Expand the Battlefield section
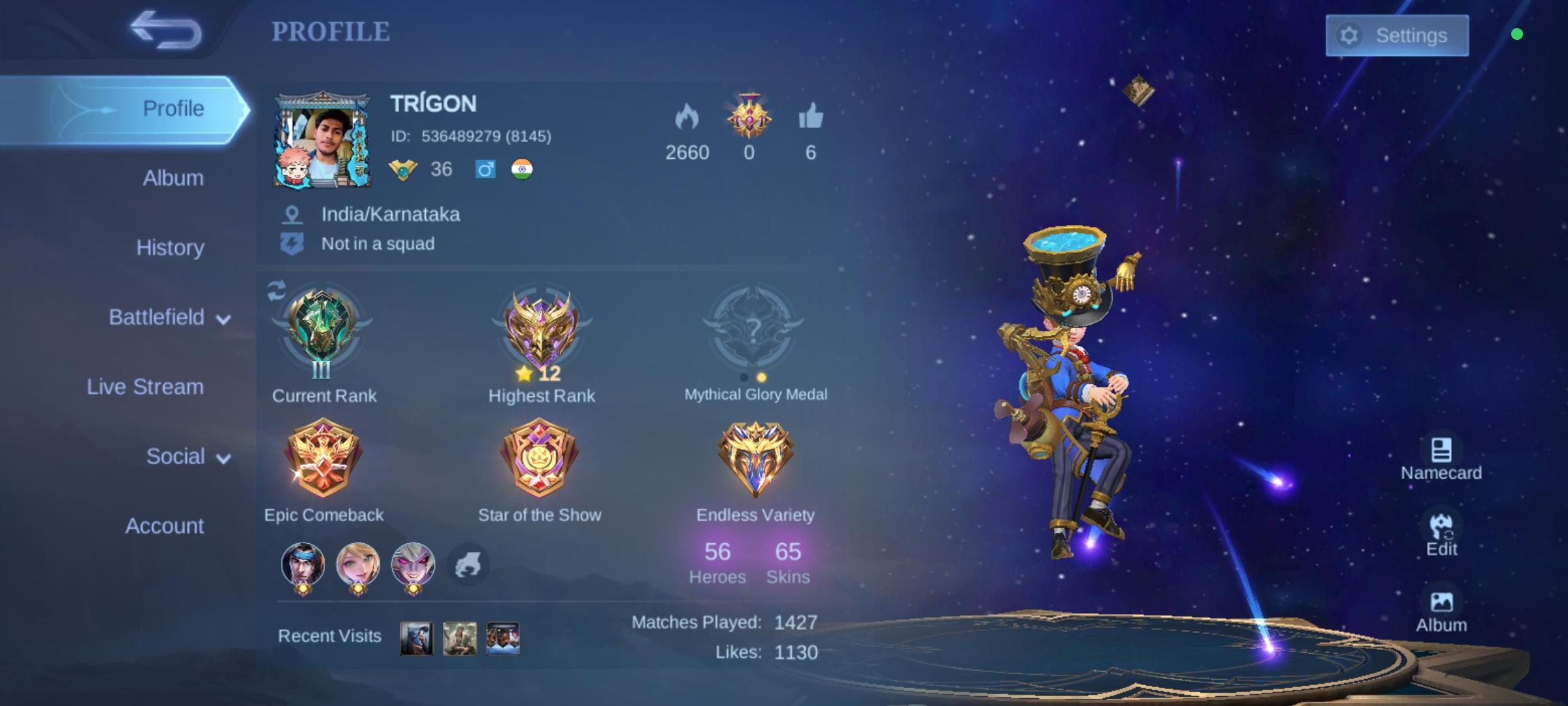This screenshot has height=706, width=1568. pos(157,316)
